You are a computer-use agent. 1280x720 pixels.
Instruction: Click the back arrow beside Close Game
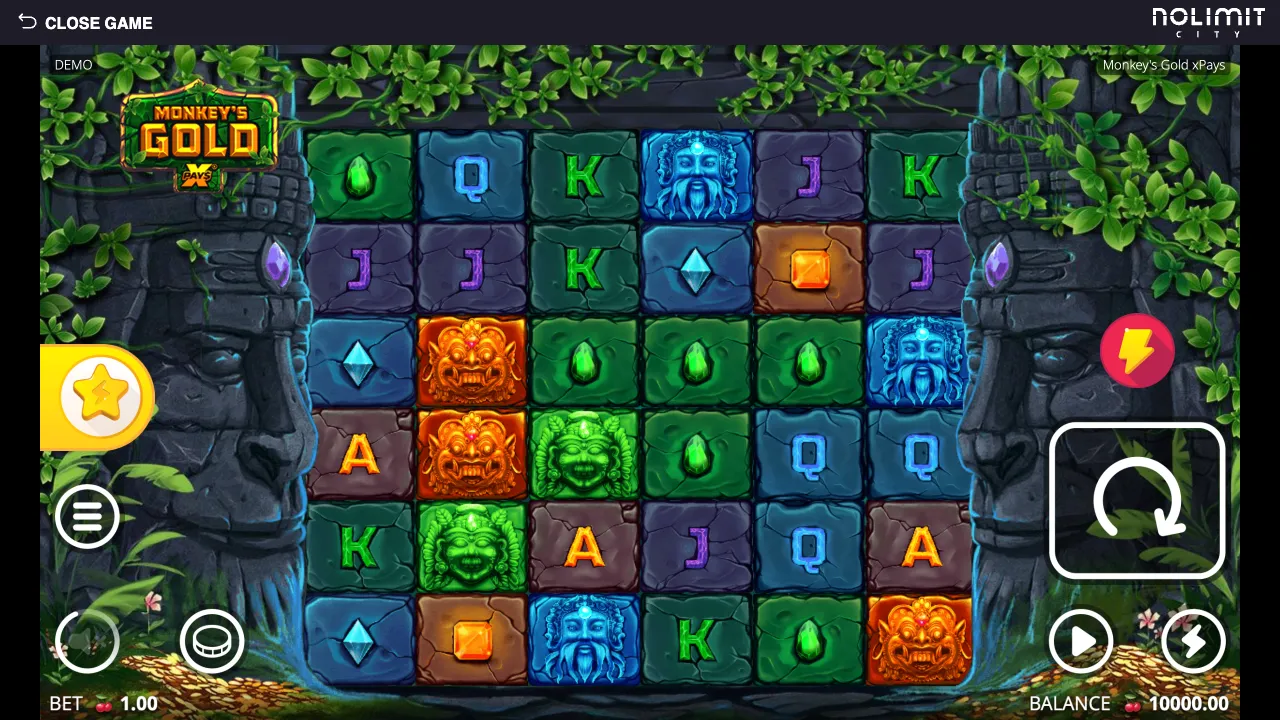[x=25, y=22]
